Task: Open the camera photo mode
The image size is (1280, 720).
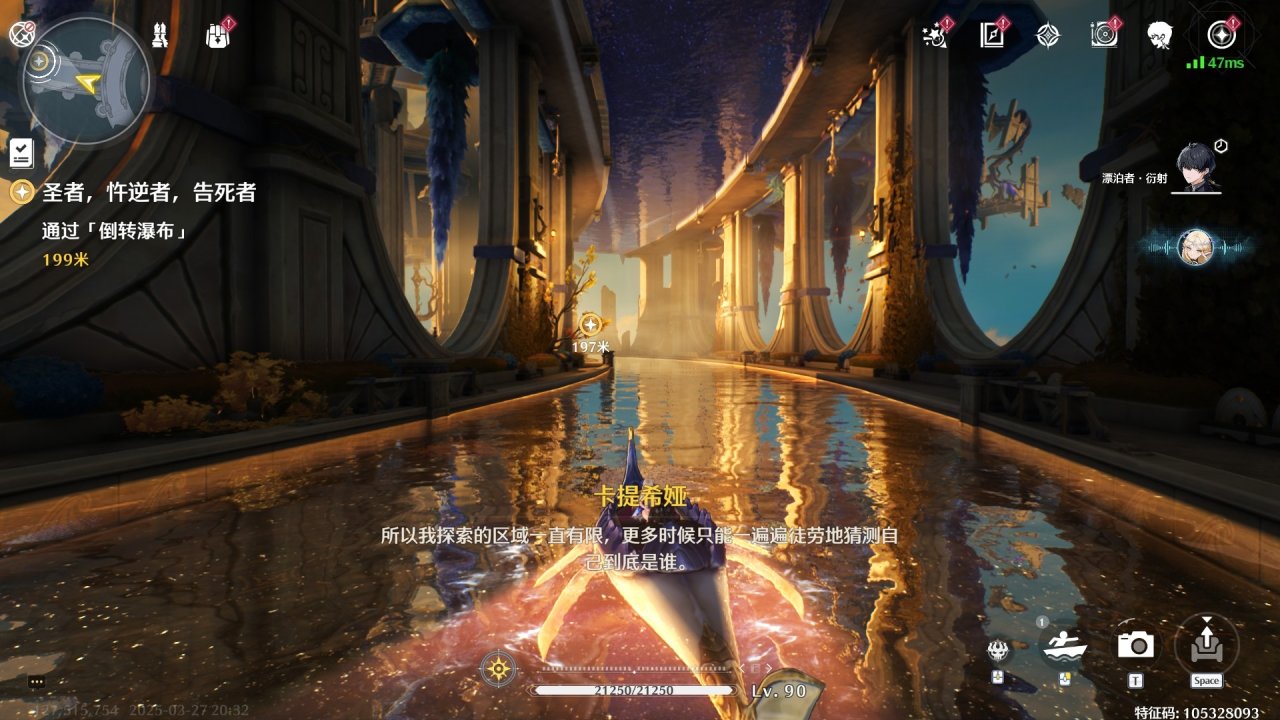Action: 1136,646
